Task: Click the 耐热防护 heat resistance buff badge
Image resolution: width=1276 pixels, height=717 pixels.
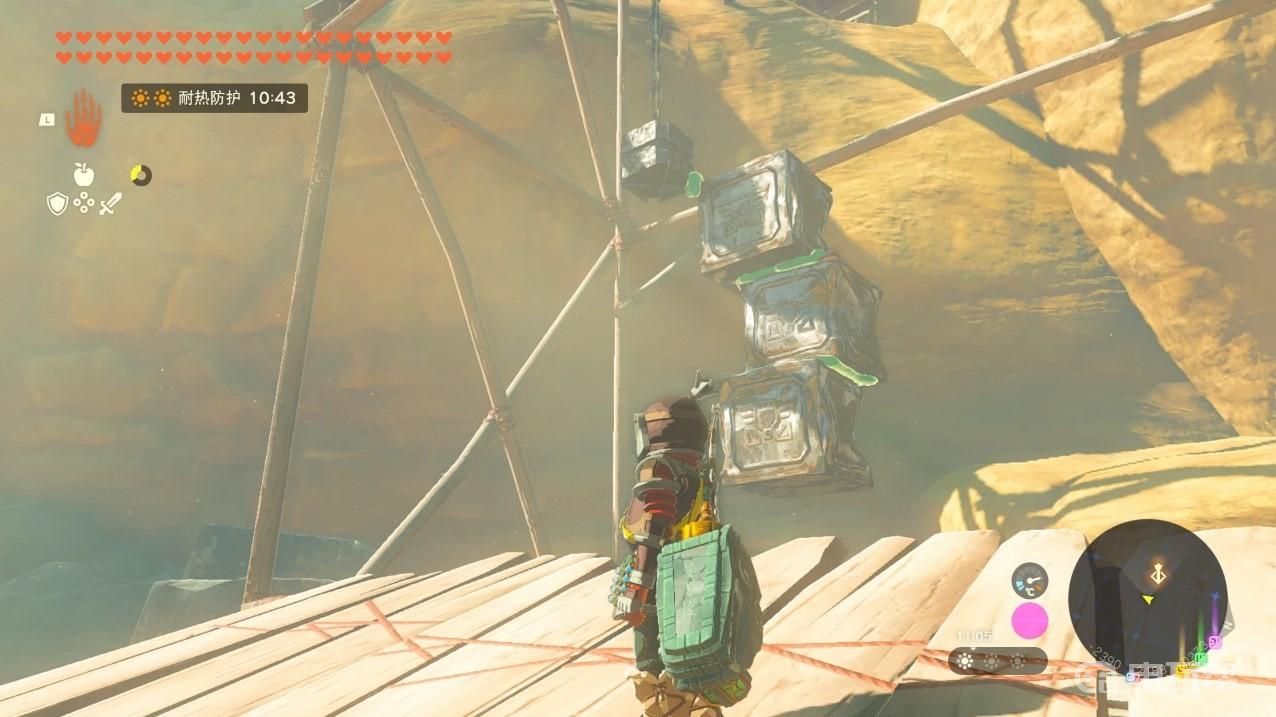Action: click(x=214, y=98)
